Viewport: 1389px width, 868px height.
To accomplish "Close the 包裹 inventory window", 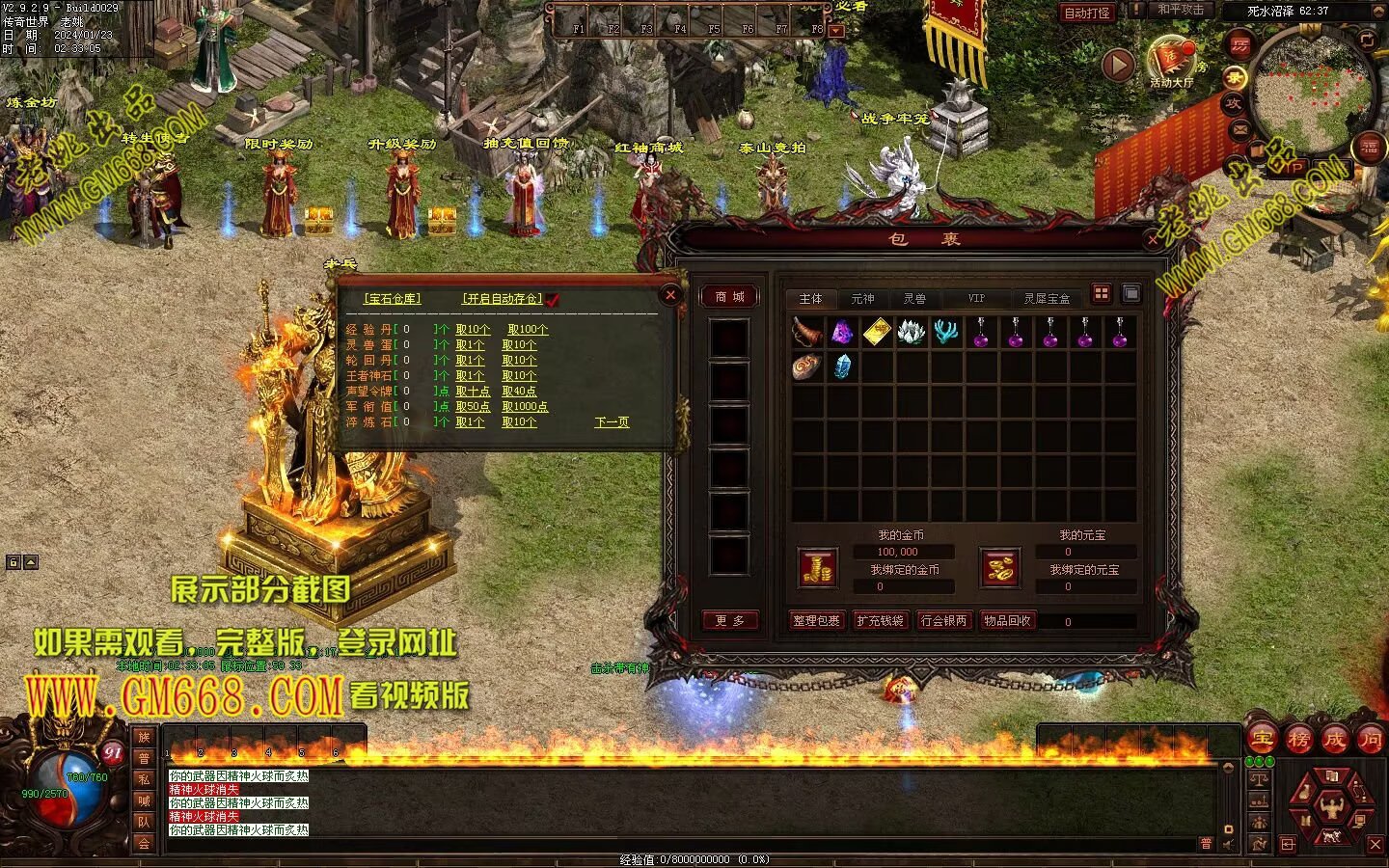I will [1153, 240].
